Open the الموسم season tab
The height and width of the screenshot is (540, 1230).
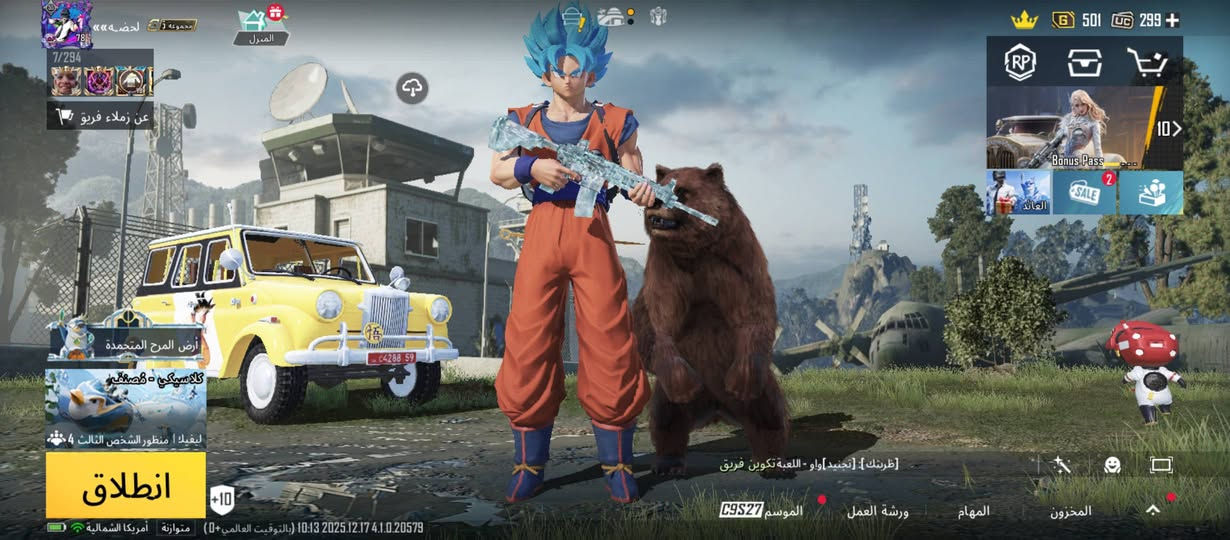click(x=781, y=511)
